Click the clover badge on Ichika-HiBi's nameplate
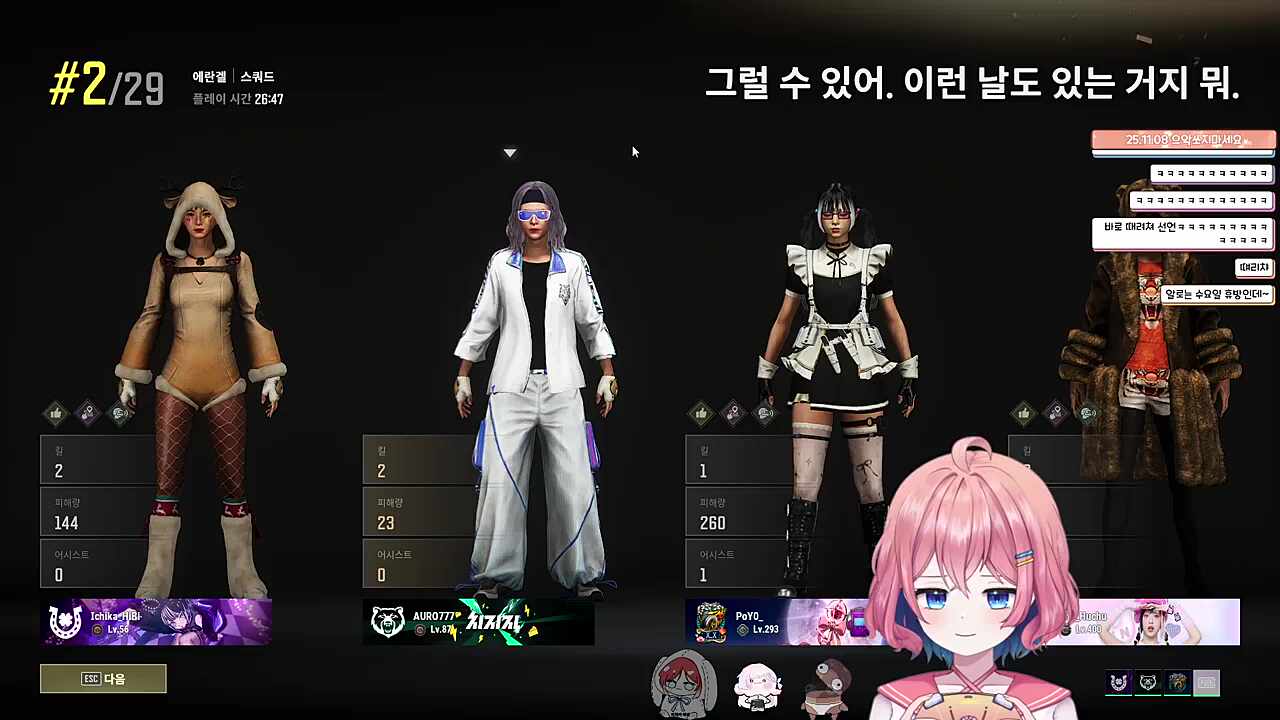Screen dimensions: 1280x720 tap(64, 622)
